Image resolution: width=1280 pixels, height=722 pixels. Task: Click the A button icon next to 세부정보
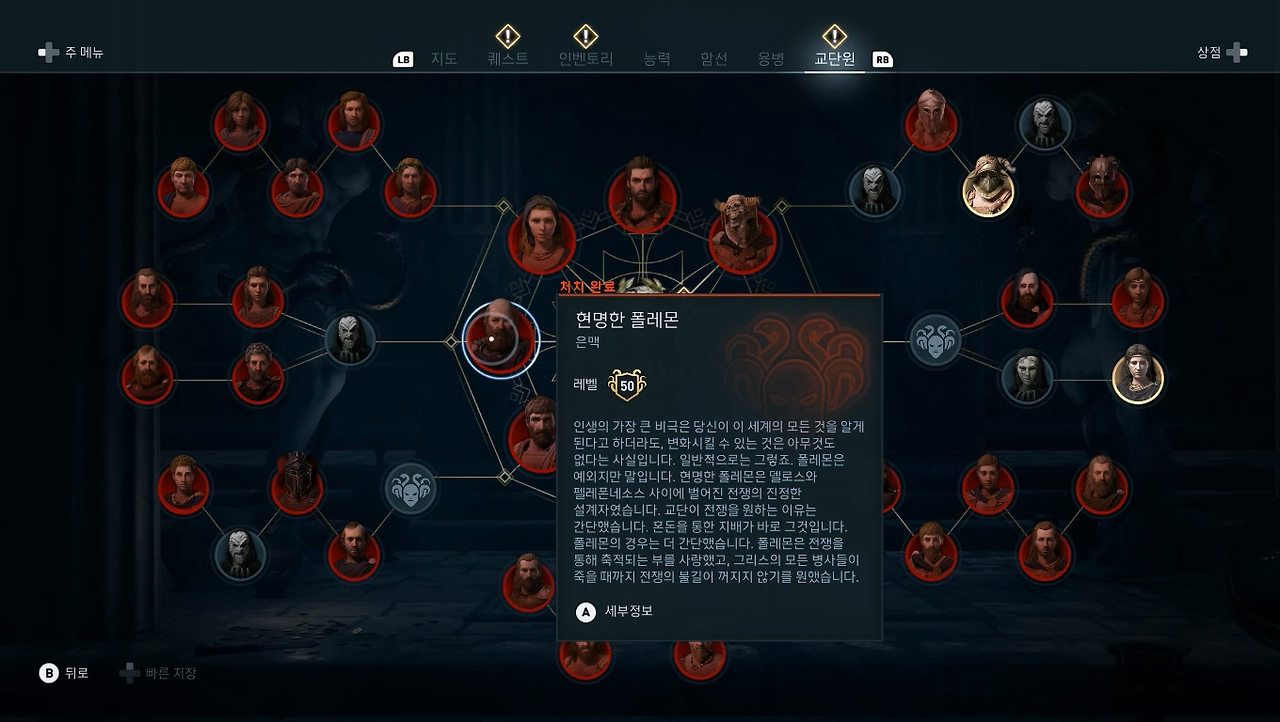[585, 611]
